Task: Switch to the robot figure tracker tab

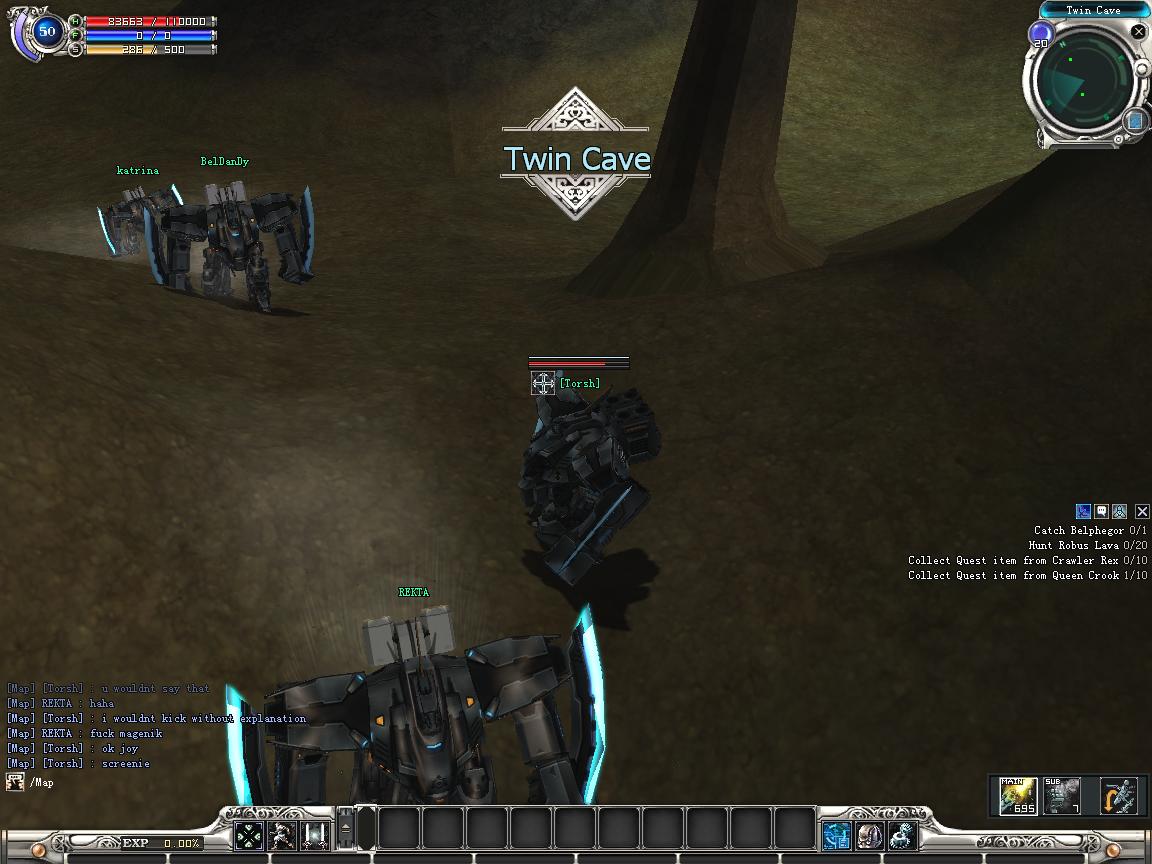Action: coord(1120,512)
